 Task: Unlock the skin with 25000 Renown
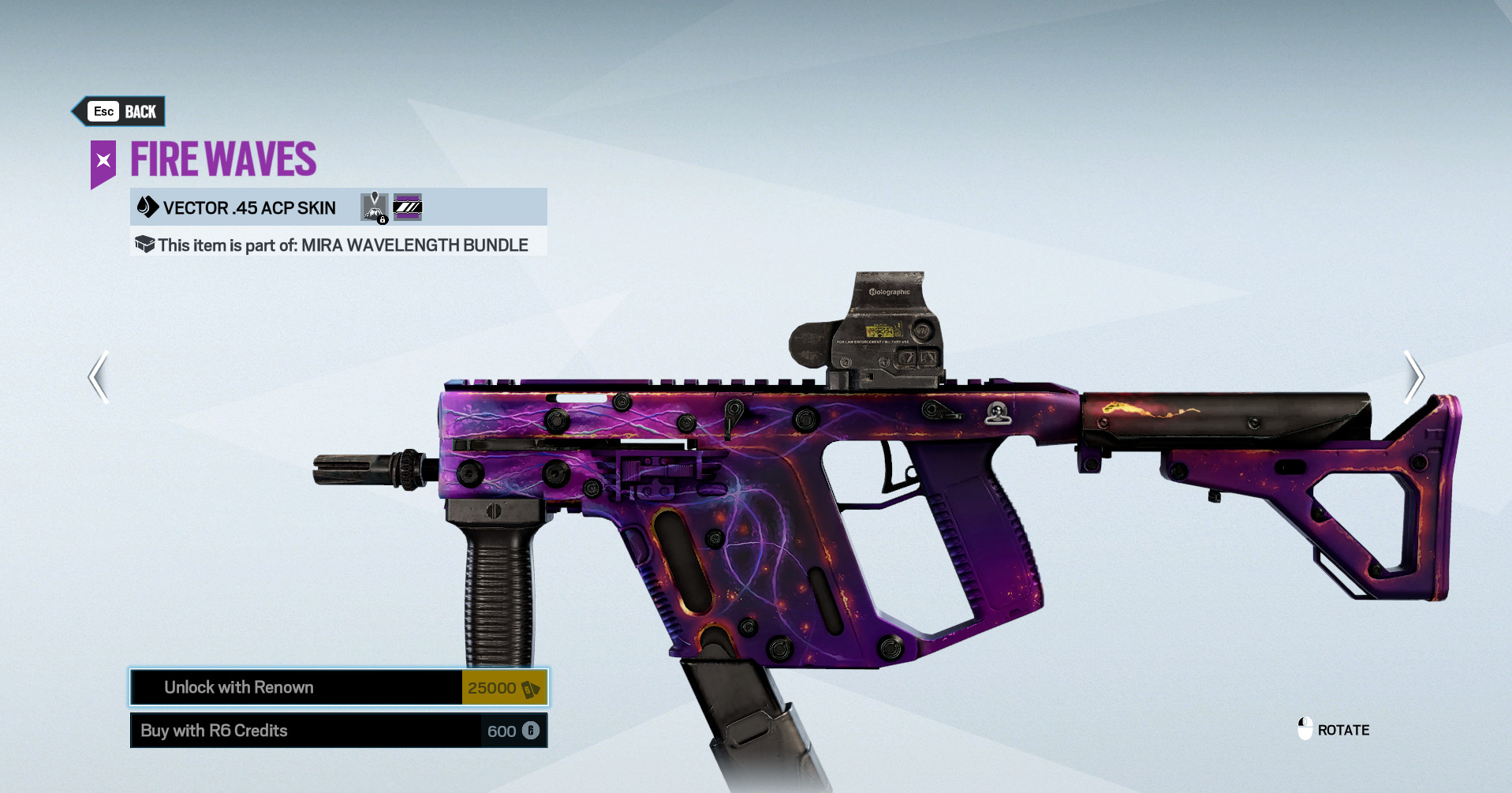[338, 687]
